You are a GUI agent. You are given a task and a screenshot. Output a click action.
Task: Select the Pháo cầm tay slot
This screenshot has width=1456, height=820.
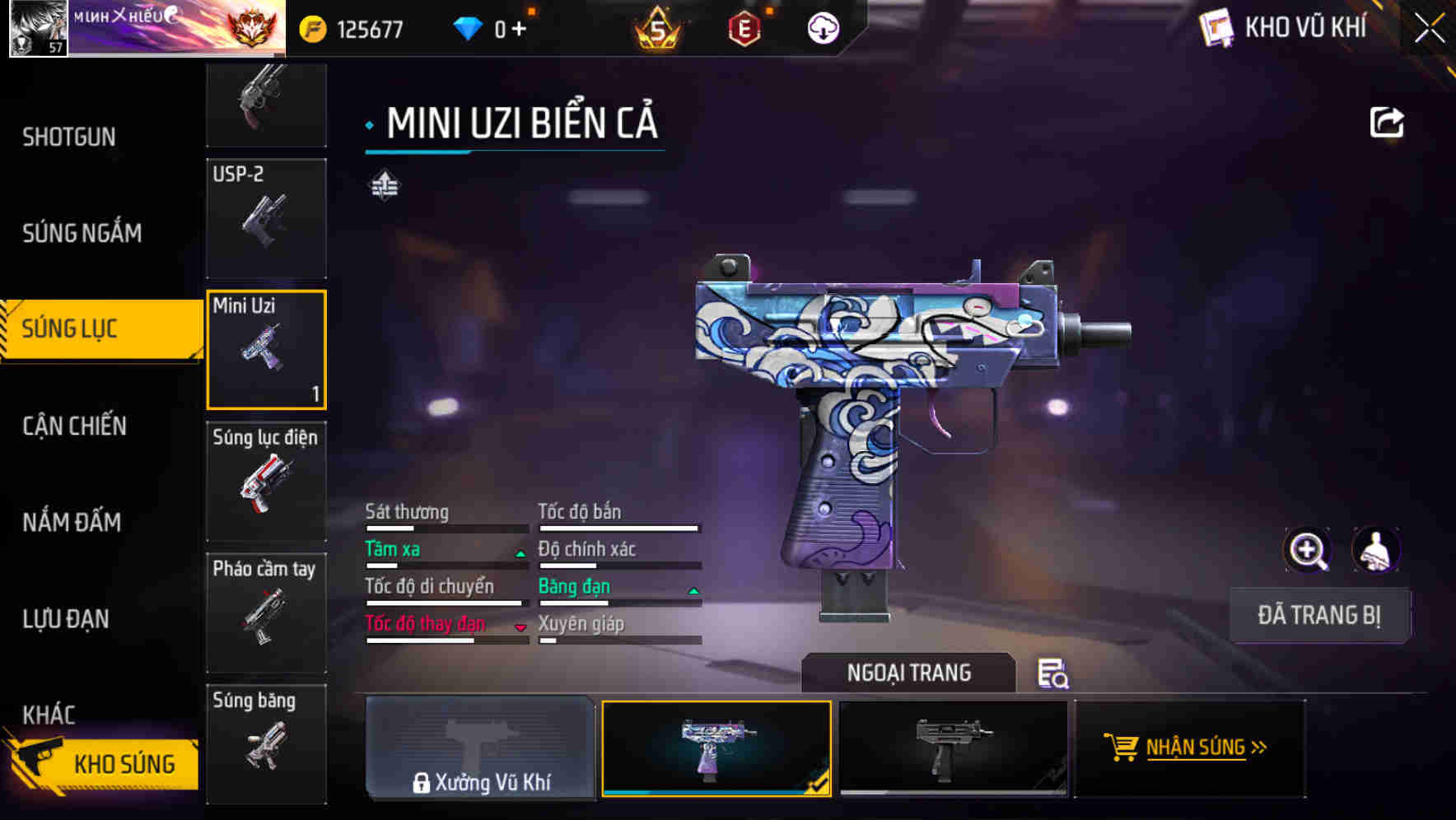(266, 613)
